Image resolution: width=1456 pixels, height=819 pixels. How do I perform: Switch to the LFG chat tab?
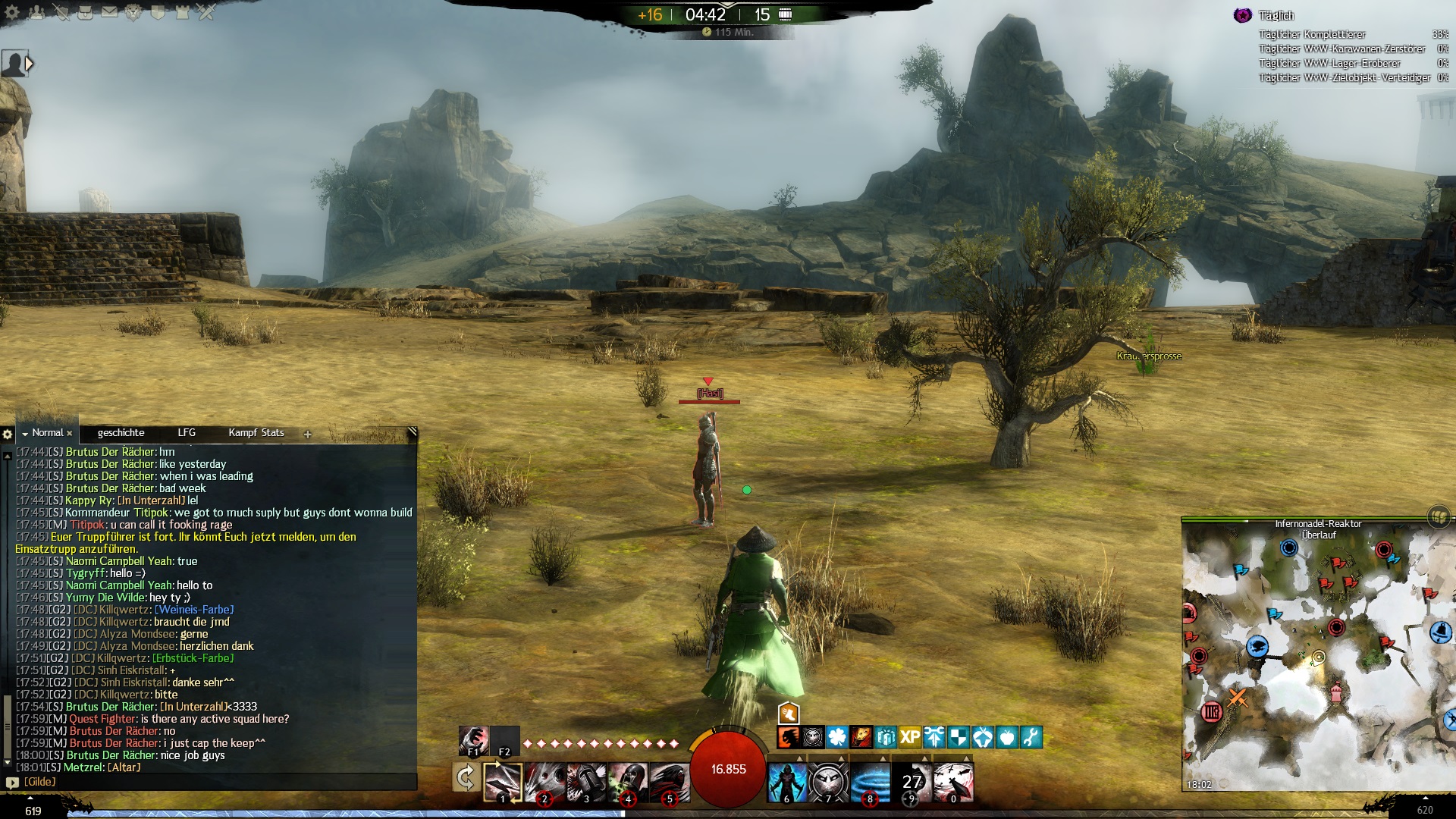(187, 433)
